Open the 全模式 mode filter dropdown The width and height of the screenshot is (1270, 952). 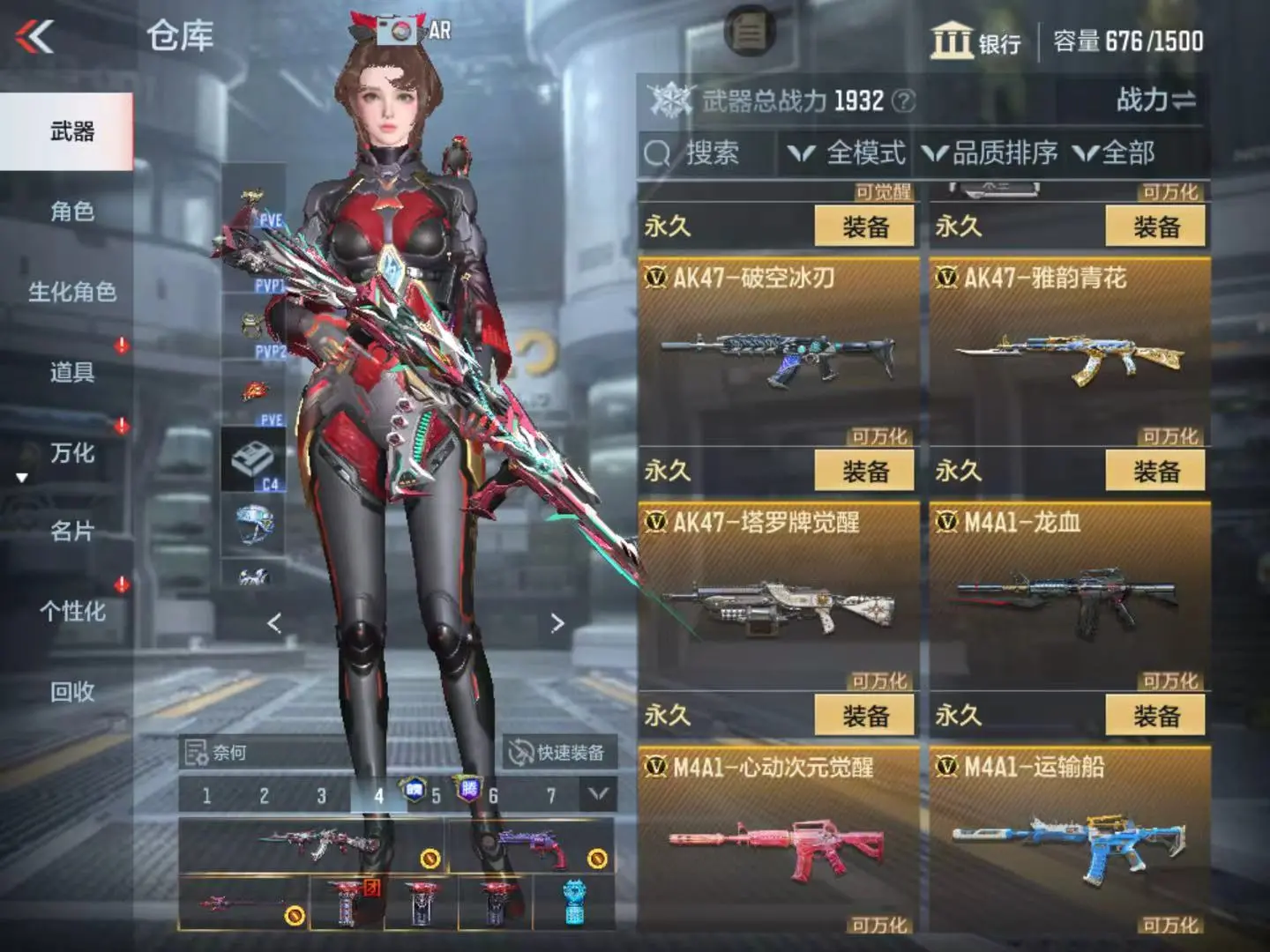coord(848,153)
